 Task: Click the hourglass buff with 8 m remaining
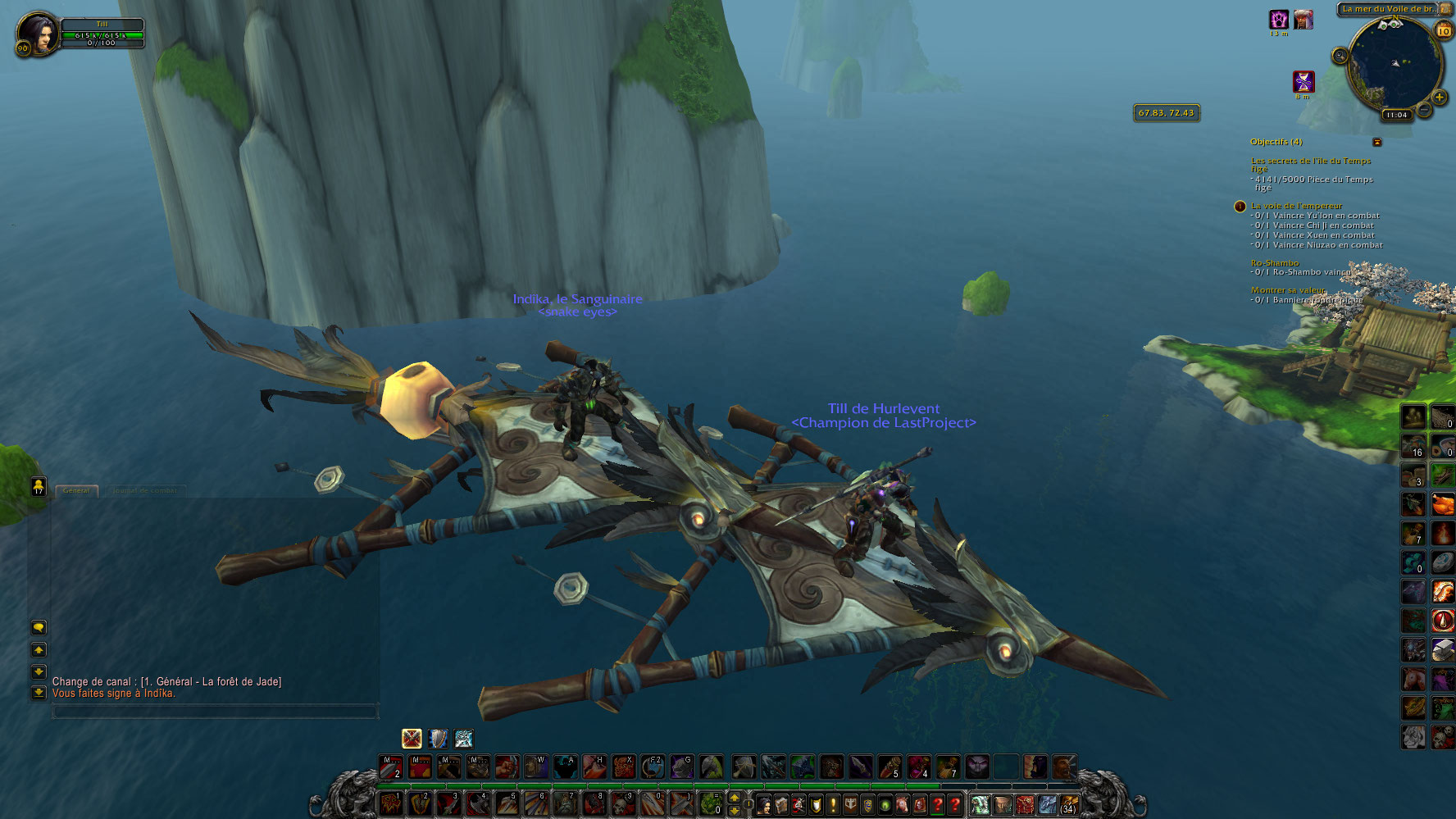click(x=1303, y=81)
